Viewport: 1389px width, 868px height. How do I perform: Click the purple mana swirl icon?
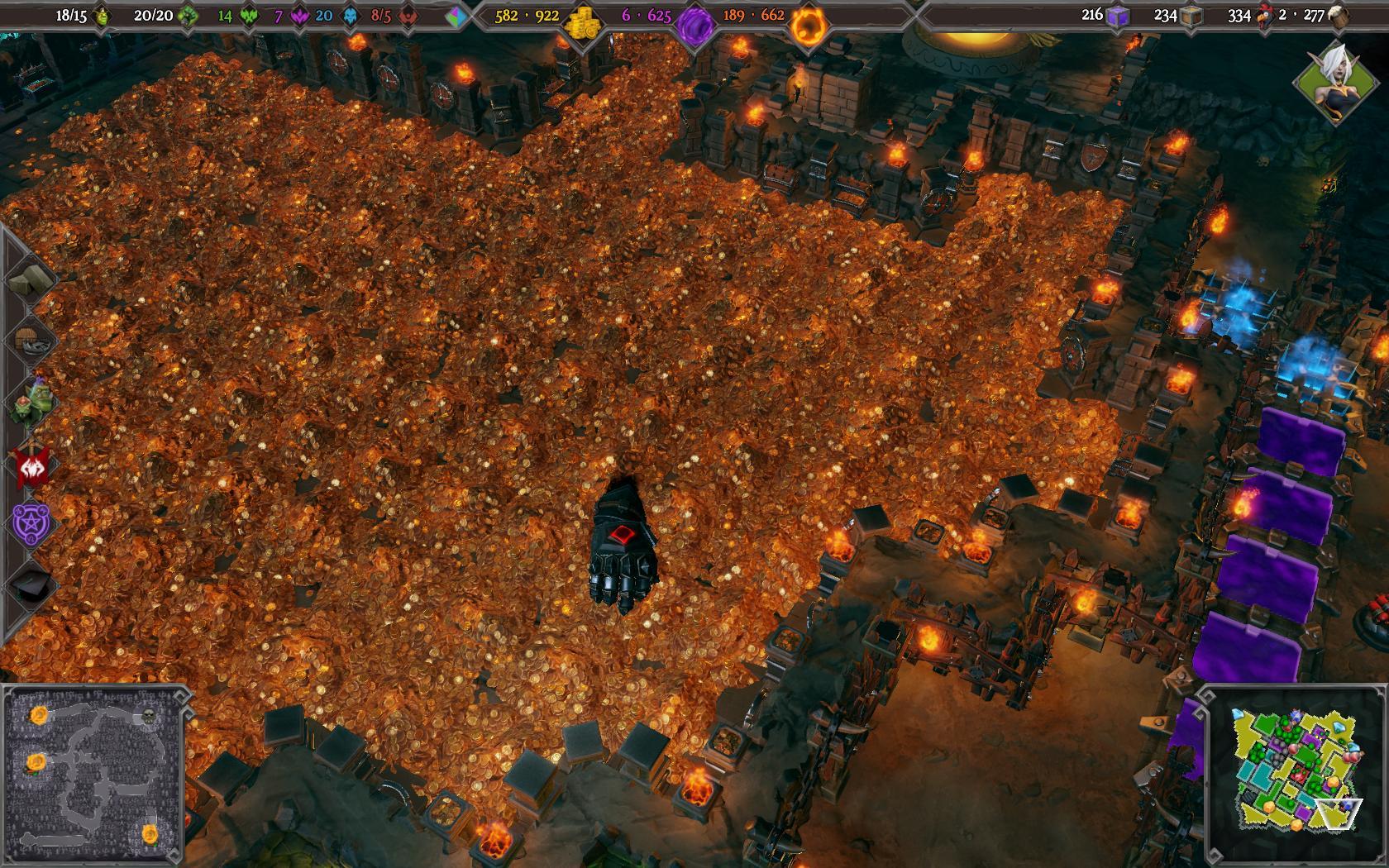click(694, 21)
